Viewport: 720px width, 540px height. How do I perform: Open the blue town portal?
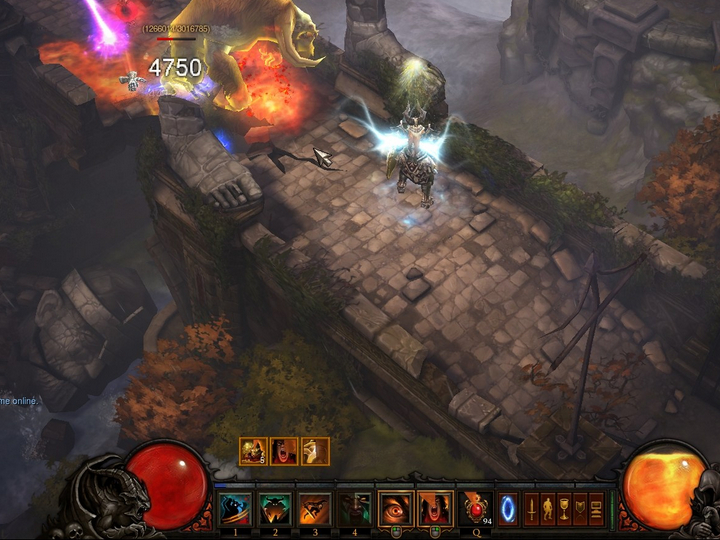(509, 506)
